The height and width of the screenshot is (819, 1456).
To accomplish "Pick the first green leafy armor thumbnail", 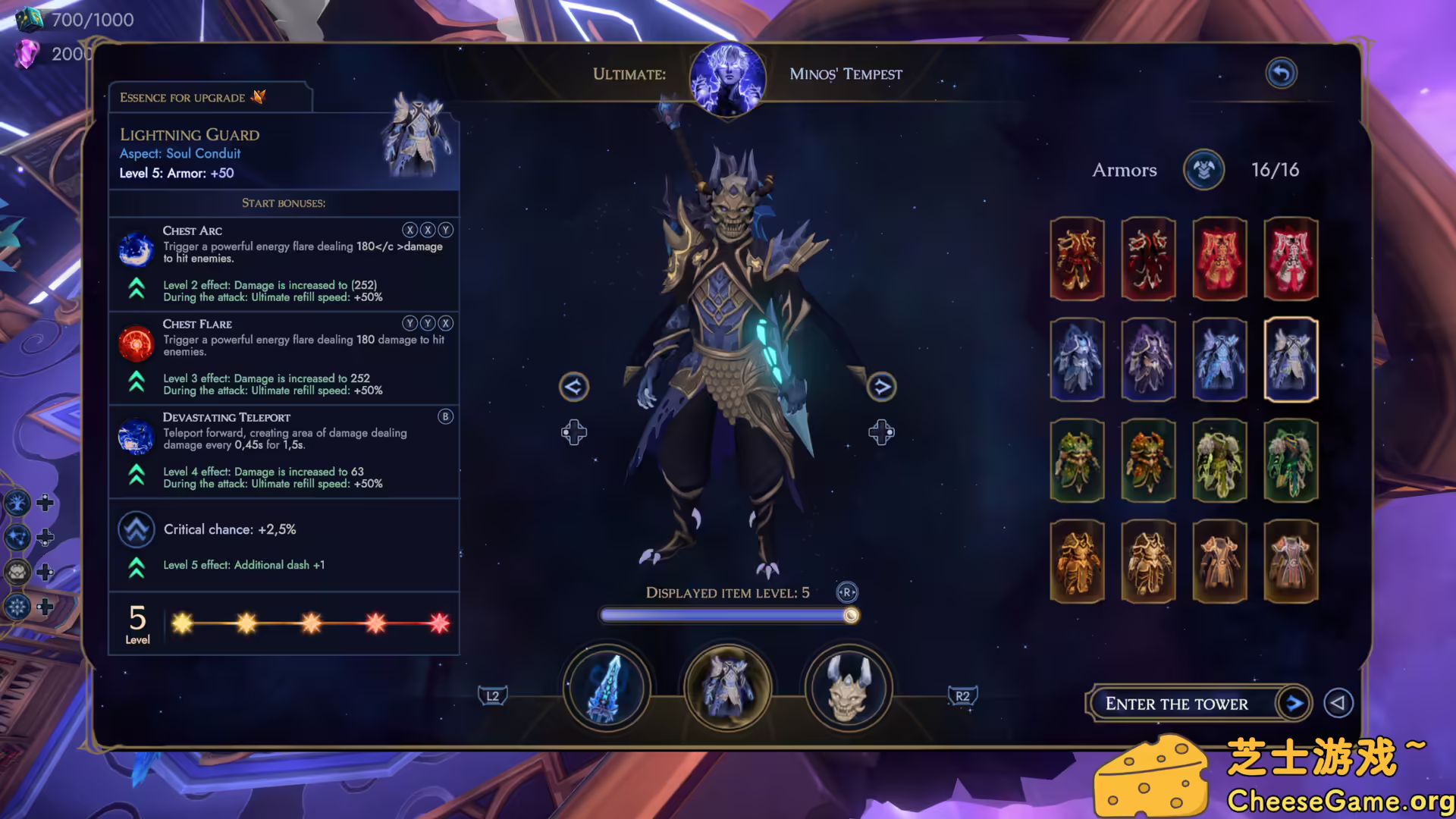I will pyautogui.click(x=1077, y=460).
